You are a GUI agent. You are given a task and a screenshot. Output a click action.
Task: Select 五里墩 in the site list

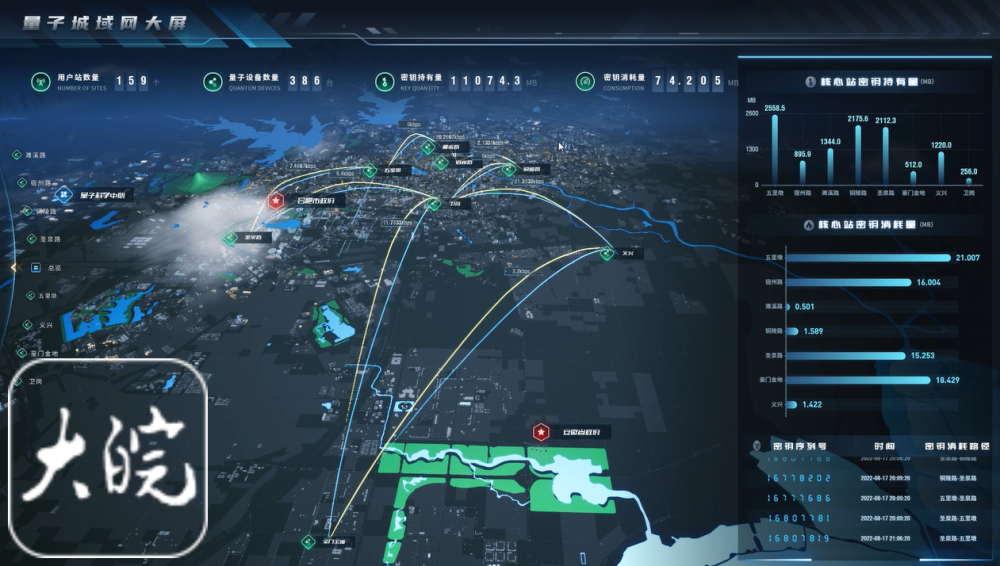click(x=46, y=296)
